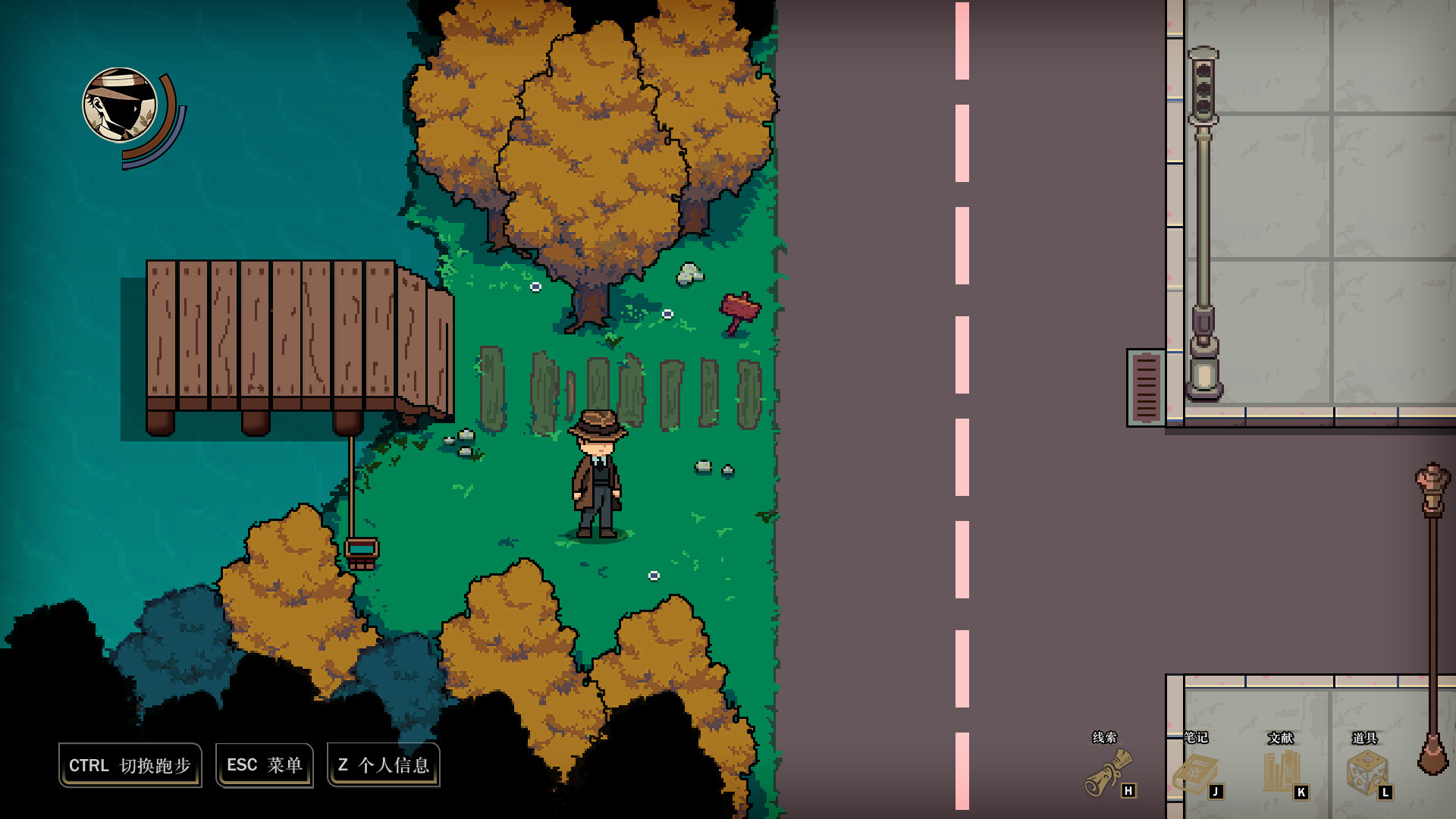The width and height of the screenshot is (1456, 819).
Task: Open the Z 个人信息 personal info panel
Action: click(384, 765)
